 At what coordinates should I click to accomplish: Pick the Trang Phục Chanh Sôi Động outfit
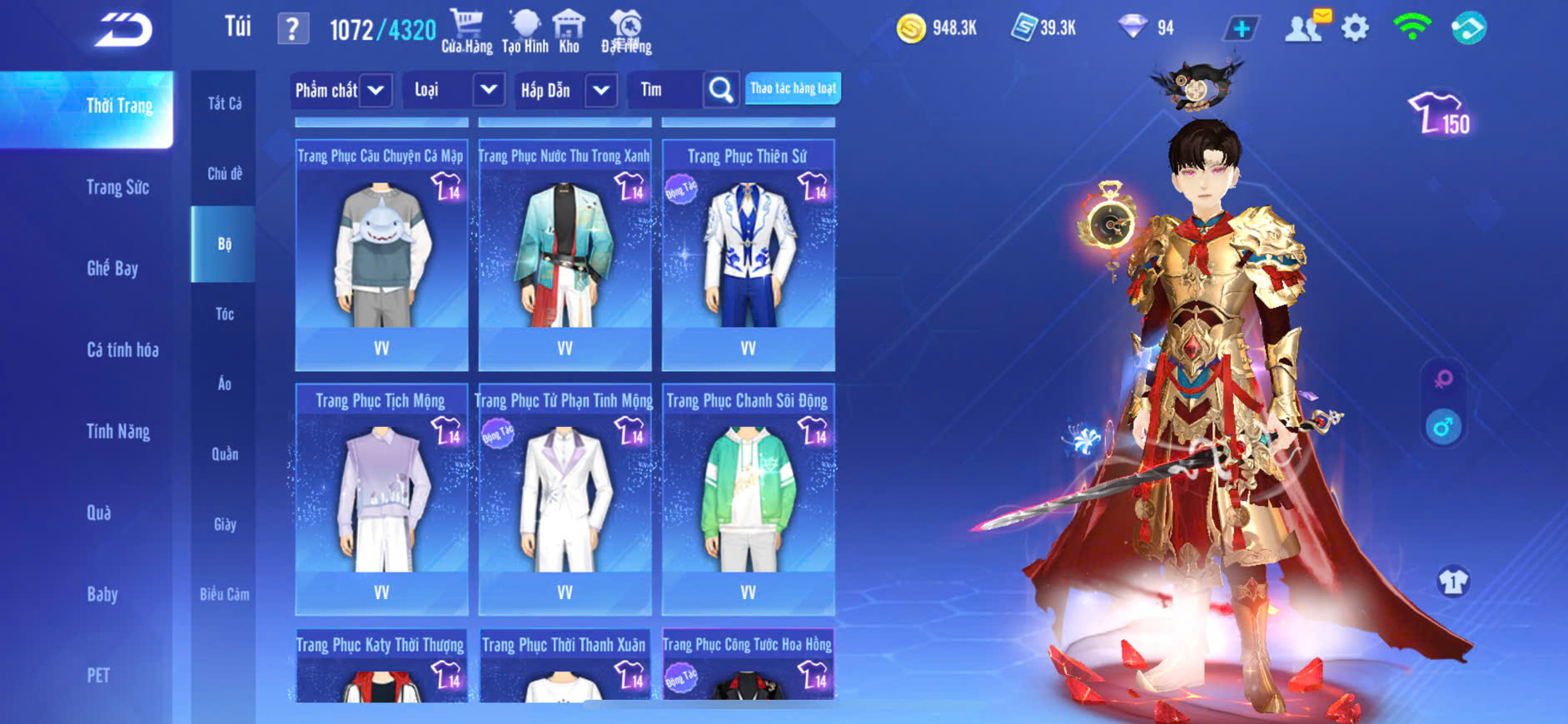click(x=748, y=499)
